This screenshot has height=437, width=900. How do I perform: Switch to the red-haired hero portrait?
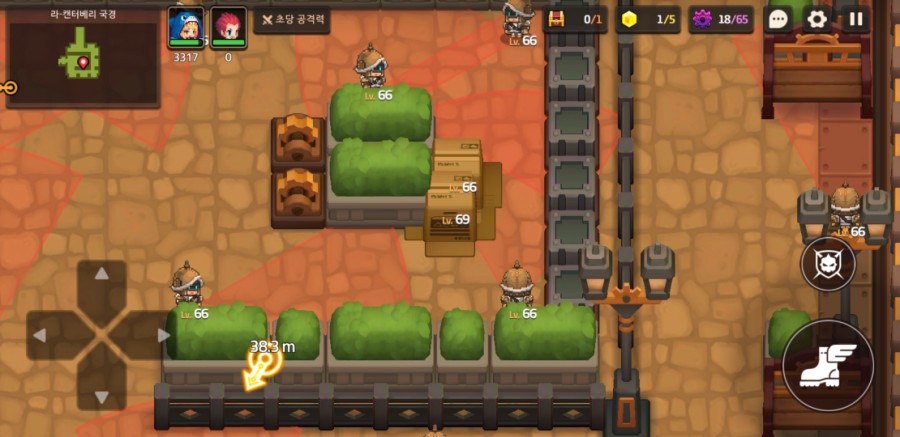229,25
